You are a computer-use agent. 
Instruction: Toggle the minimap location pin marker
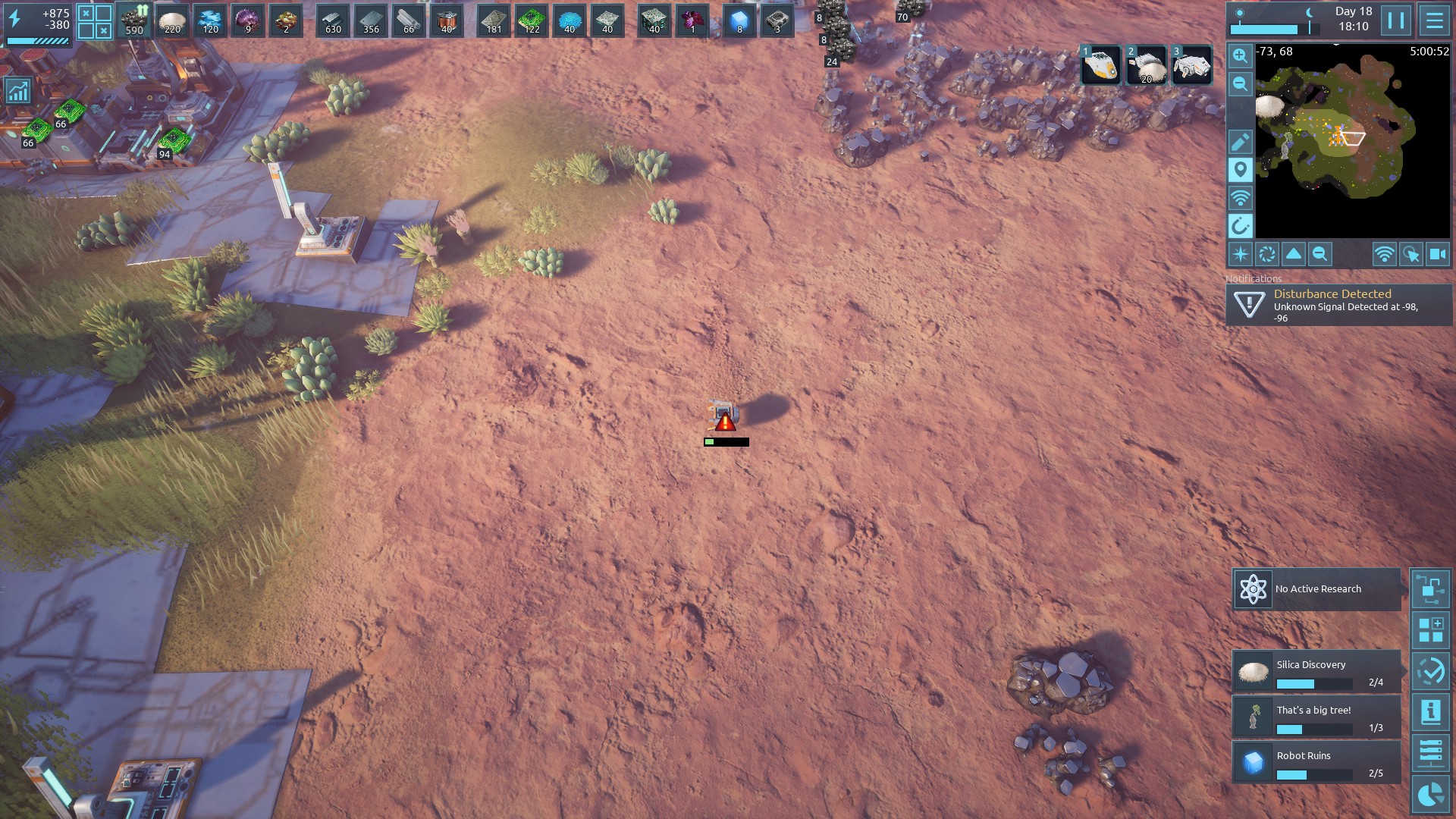point(1240,170)
